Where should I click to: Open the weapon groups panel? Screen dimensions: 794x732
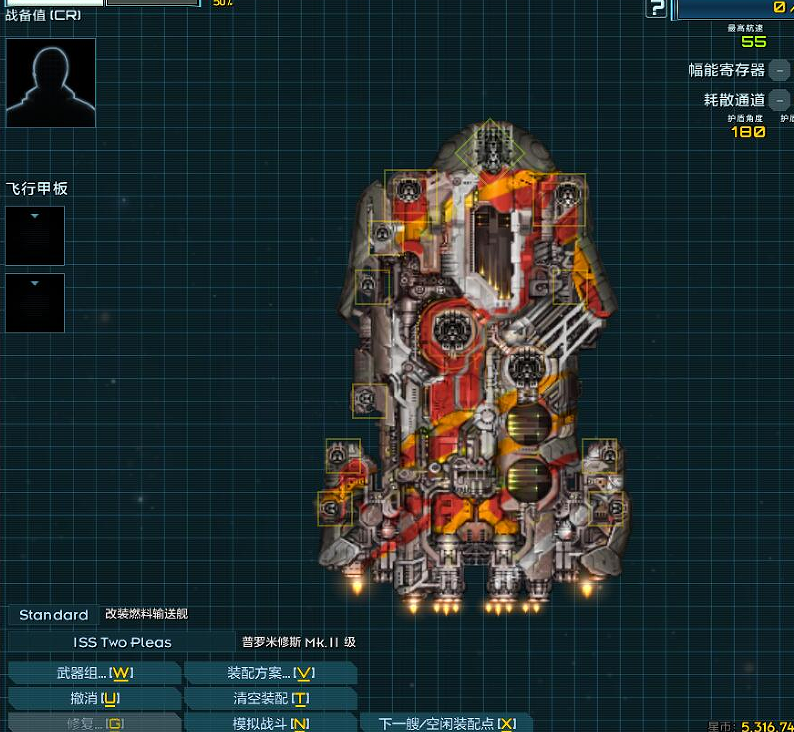[x=94, y=673]
